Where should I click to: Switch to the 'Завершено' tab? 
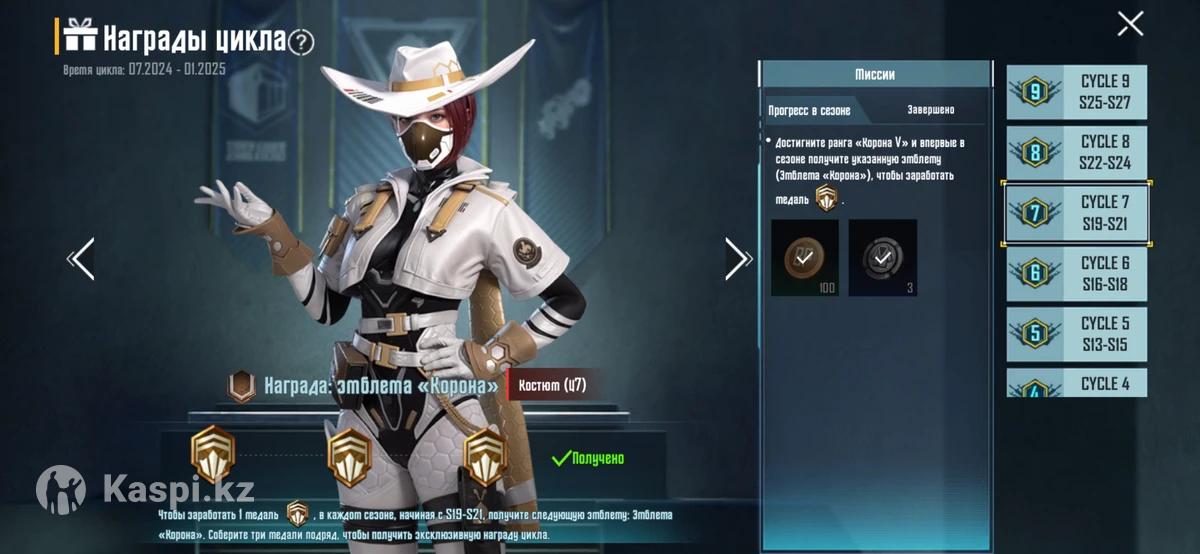point(930,110)
